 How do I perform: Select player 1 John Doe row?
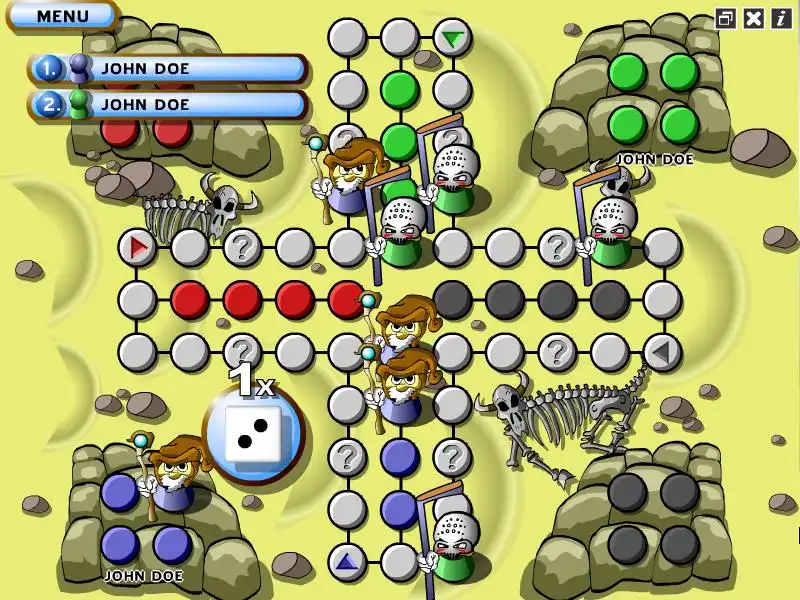click(168, 69)
